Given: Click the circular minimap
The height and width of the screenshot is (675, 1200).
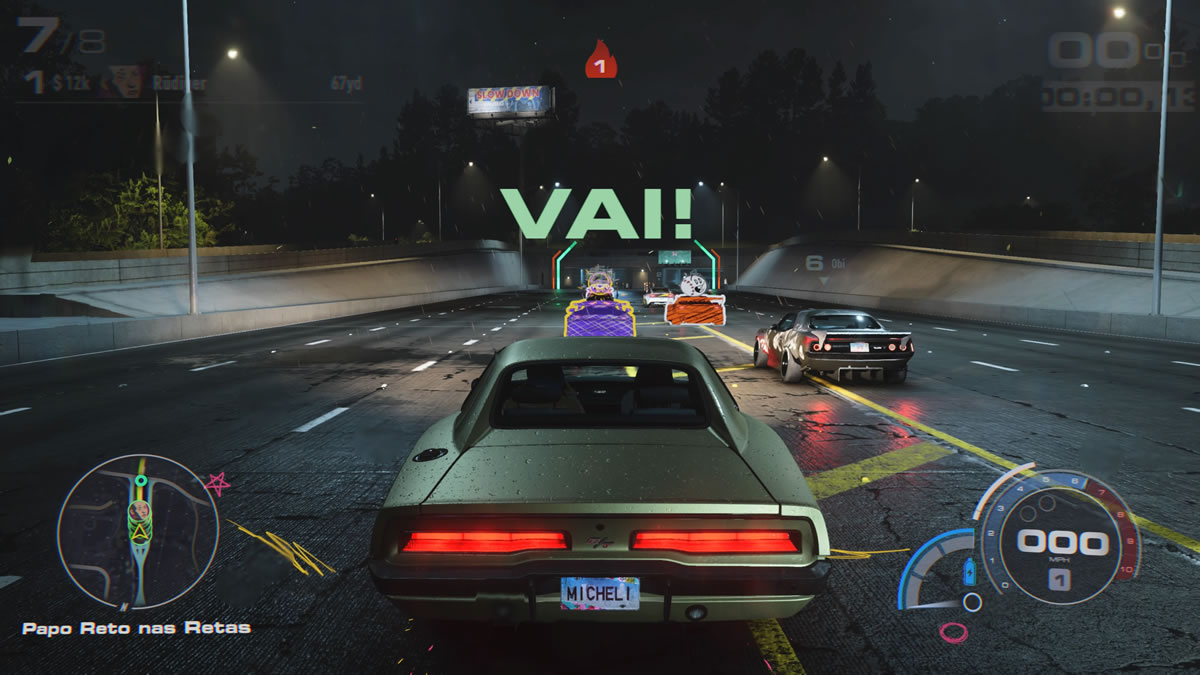Looking at the screenshot, I should (x=138, y=531).
